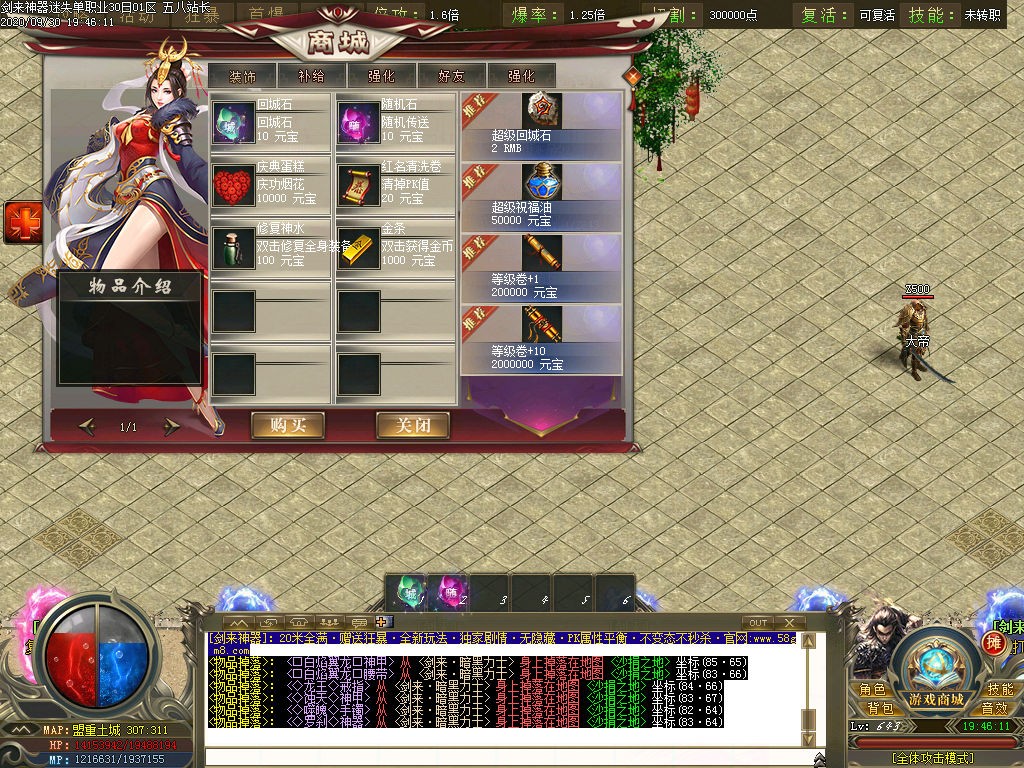Close the shop with 关闭 button

click(x=412, y=425)
